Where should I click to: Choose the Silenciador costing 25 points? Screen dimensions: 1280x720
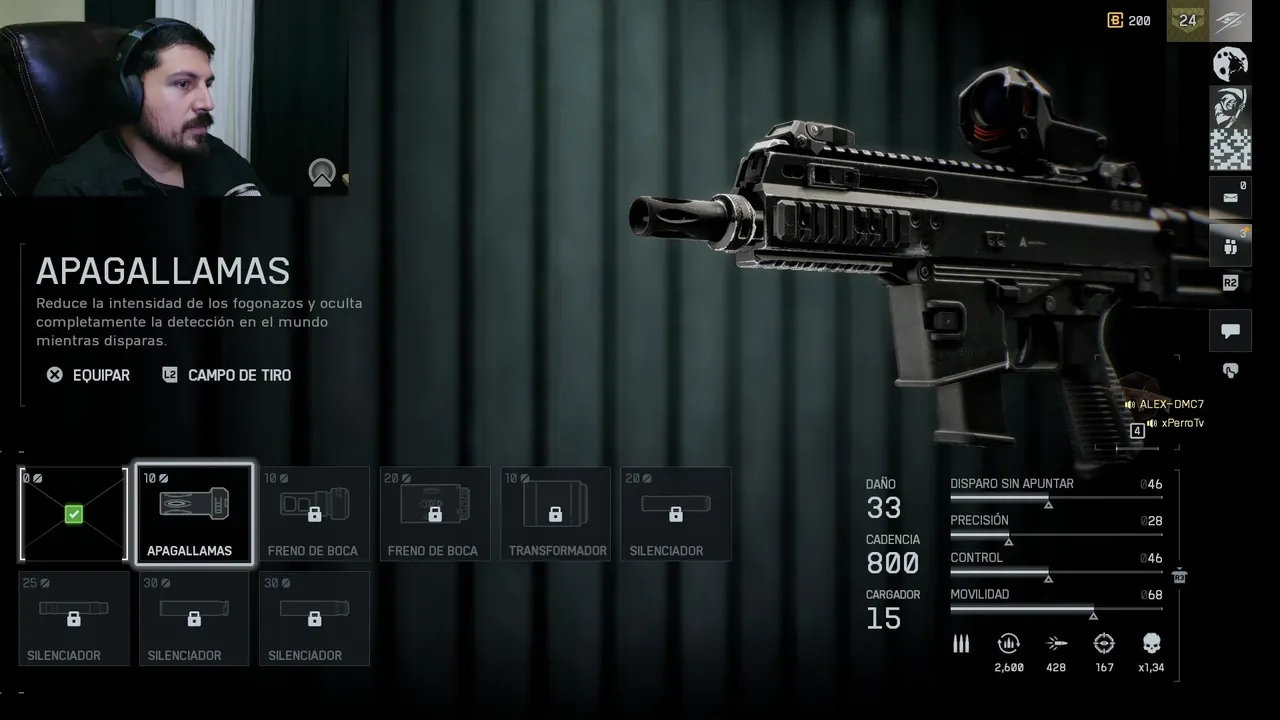point(74,618)
